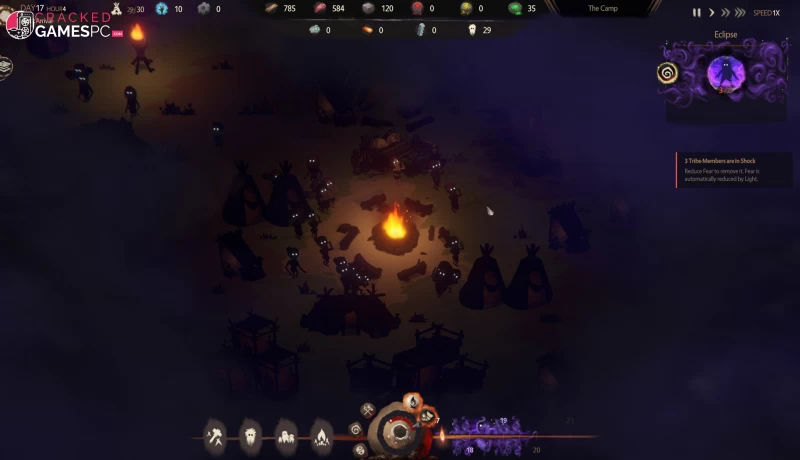The height and width of the screenshot is (460, 800).
Task: Activate the highlighted wheel button beside the flame
Action: pos(428,416)
